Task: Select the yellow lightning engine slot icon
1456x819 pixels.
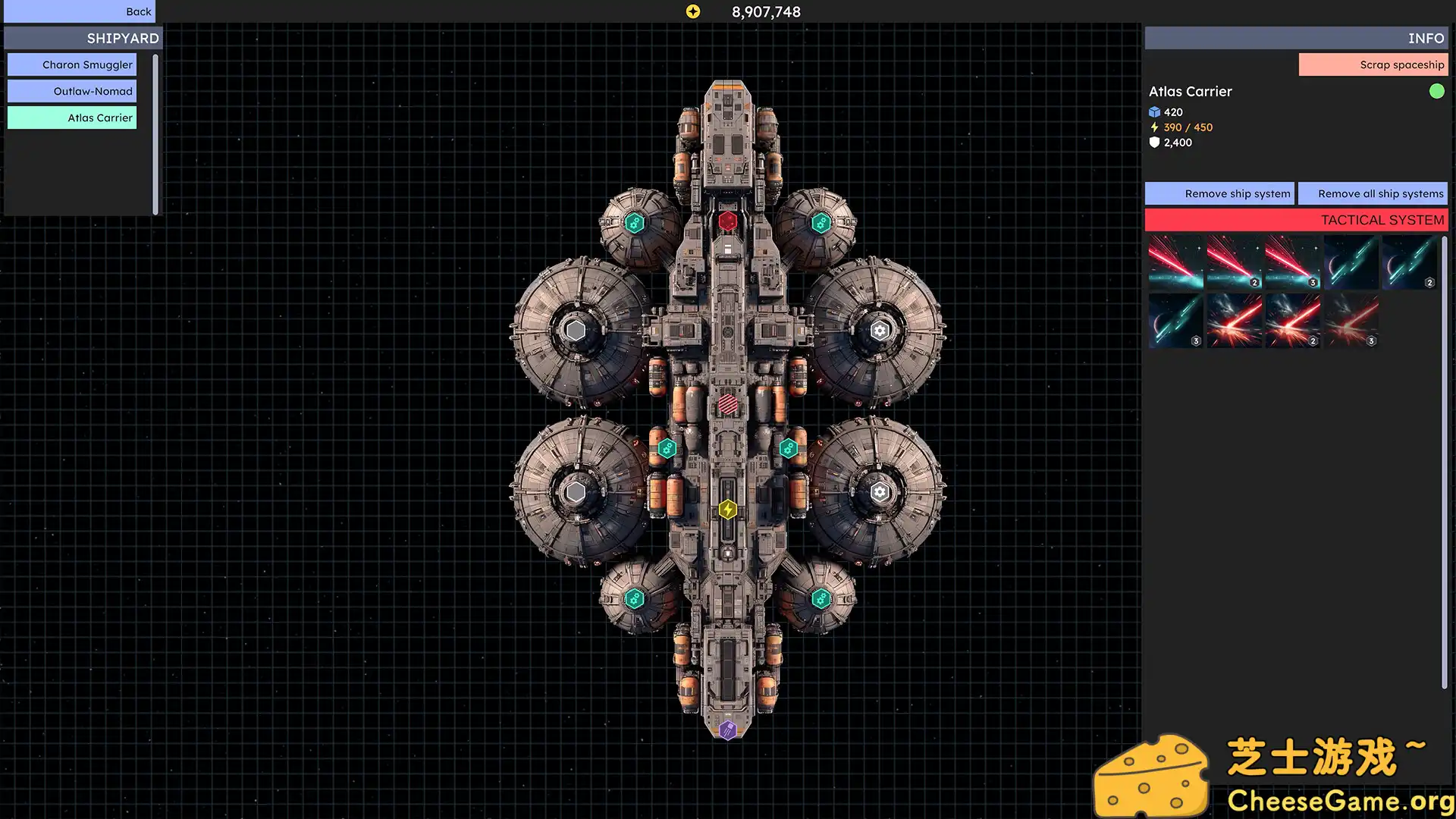Action: [x=727, y=510]
